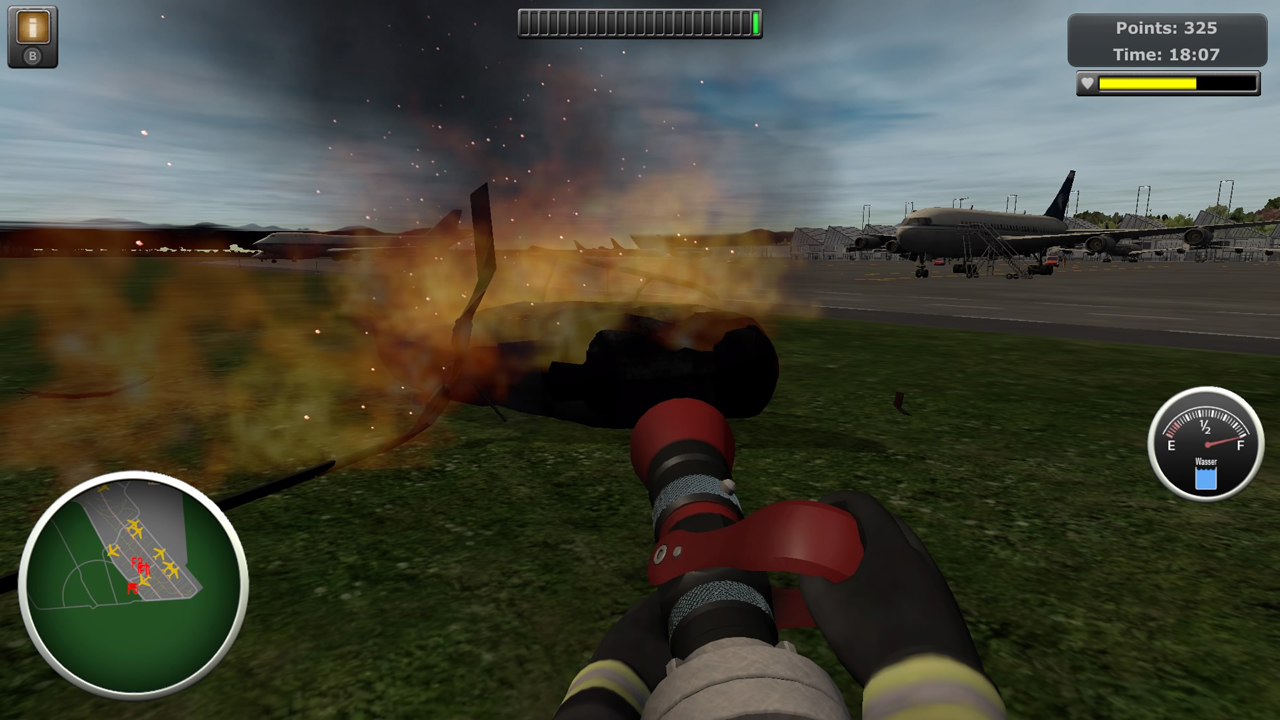Image resolution: width=1280 pixels, height=720 pixels.
Task: Click the red F3 fire marker on radar
Action: point(143,567)
